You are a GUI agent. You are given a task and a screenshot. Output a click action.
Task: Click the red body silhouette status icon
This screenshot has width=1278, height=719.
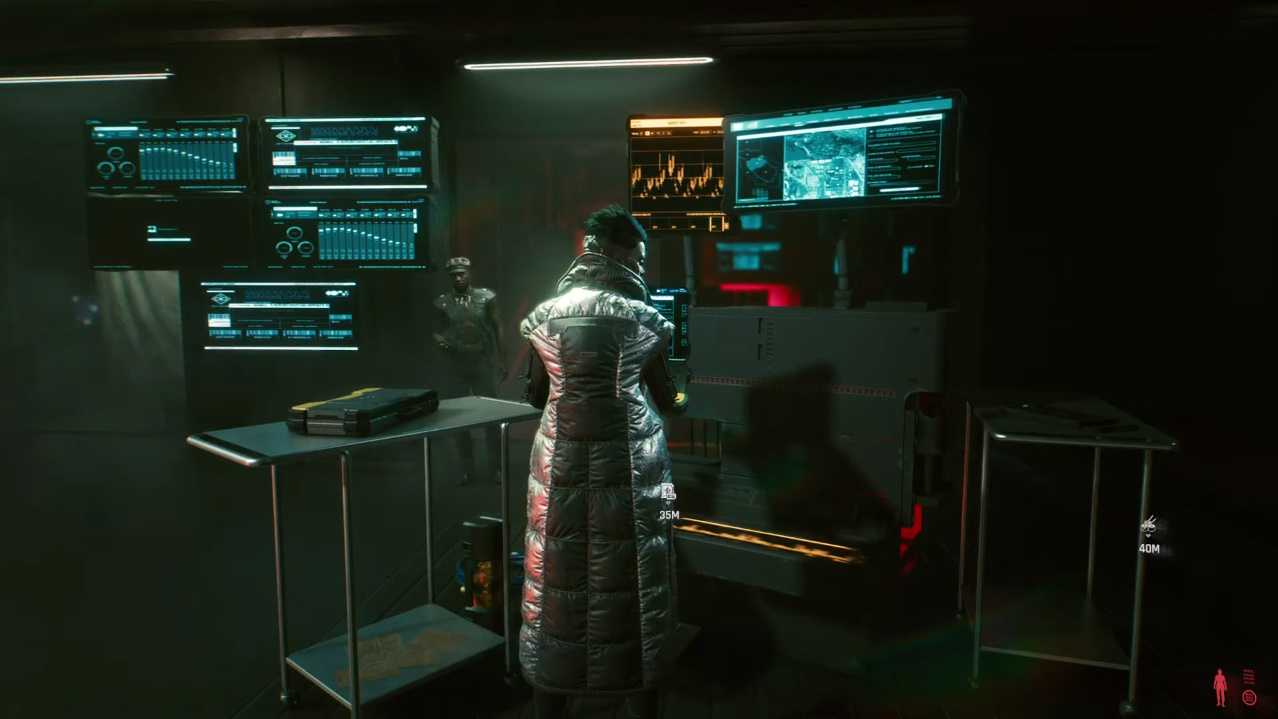(1220, 687)
